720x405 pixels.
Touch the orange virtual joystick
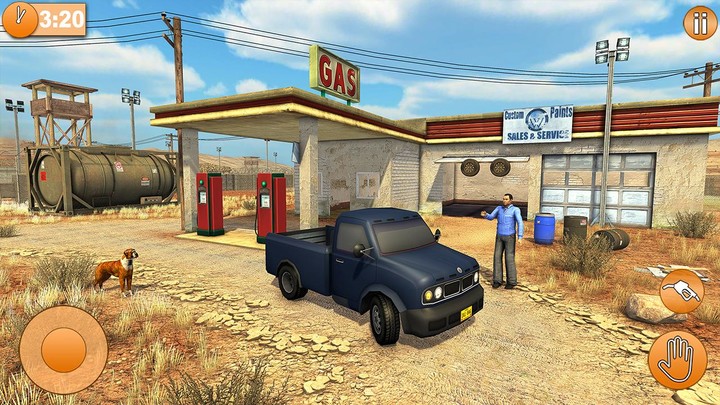pyautogui.click(x=63, y=349)
